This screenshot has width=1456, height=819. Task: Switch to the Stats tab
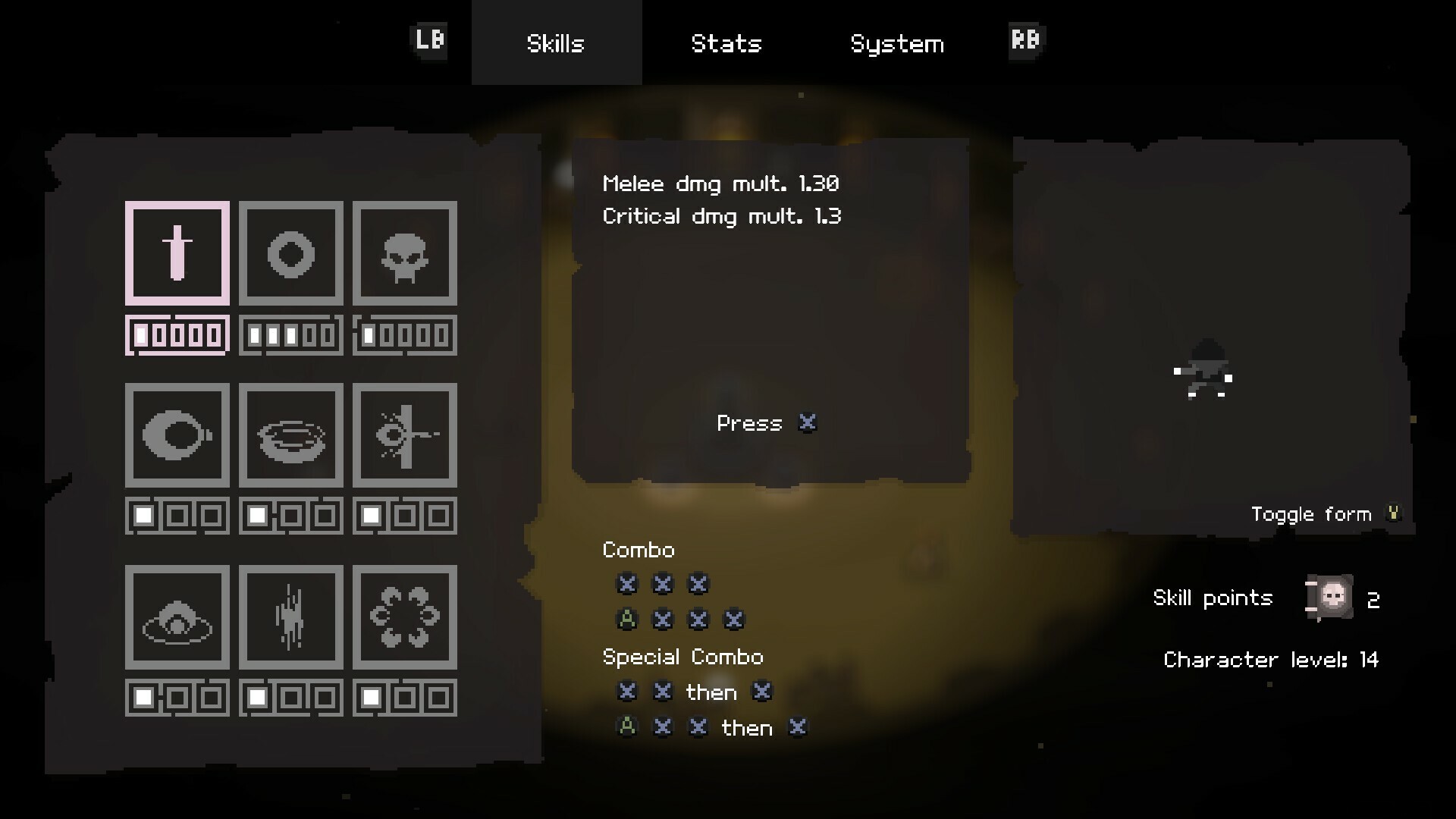pyautogui.click(x=726, y=43)
